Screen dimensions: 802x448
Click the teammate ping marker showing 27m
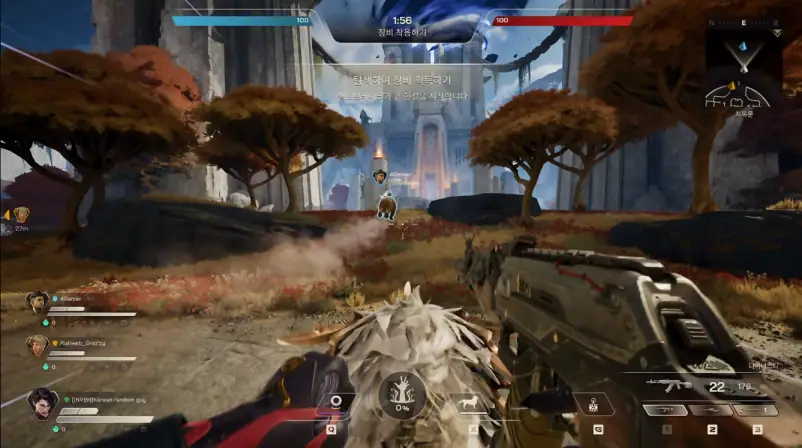(21, 214)
